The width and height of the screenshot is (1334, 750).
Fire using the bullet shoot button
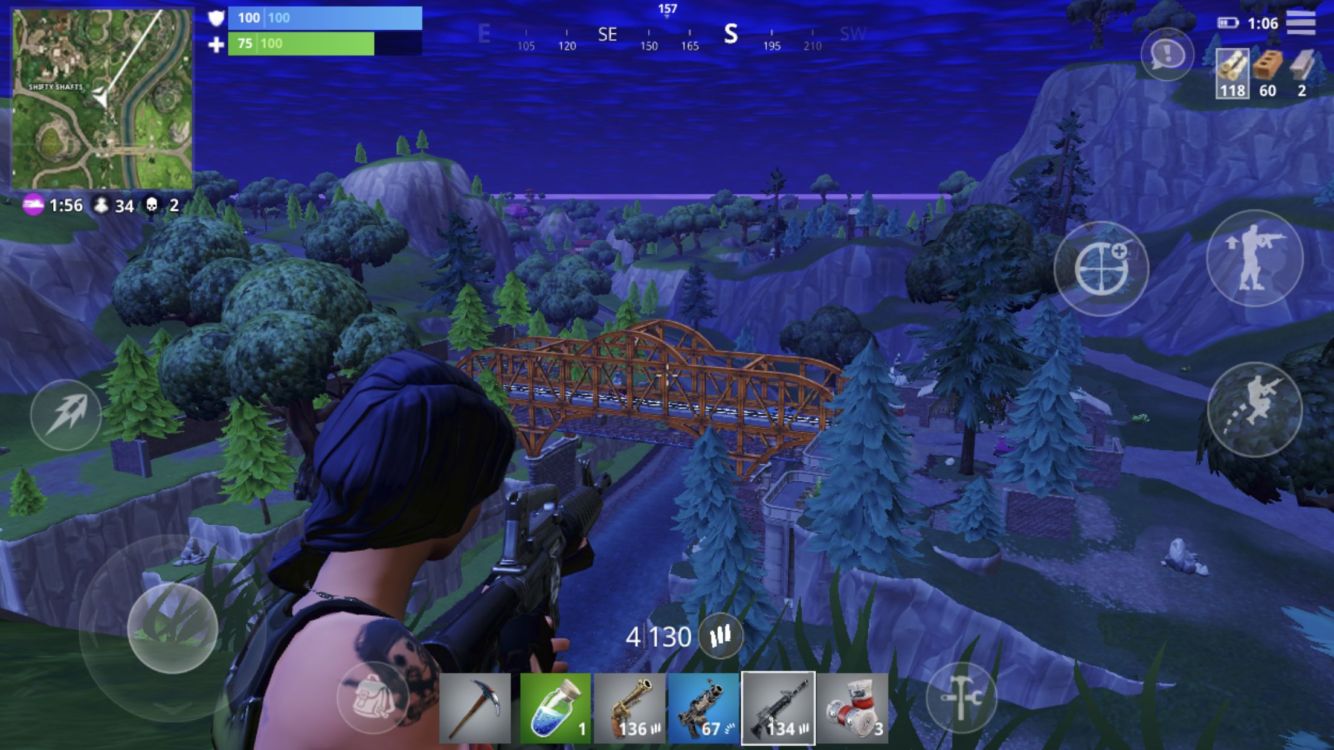[66, 415]
